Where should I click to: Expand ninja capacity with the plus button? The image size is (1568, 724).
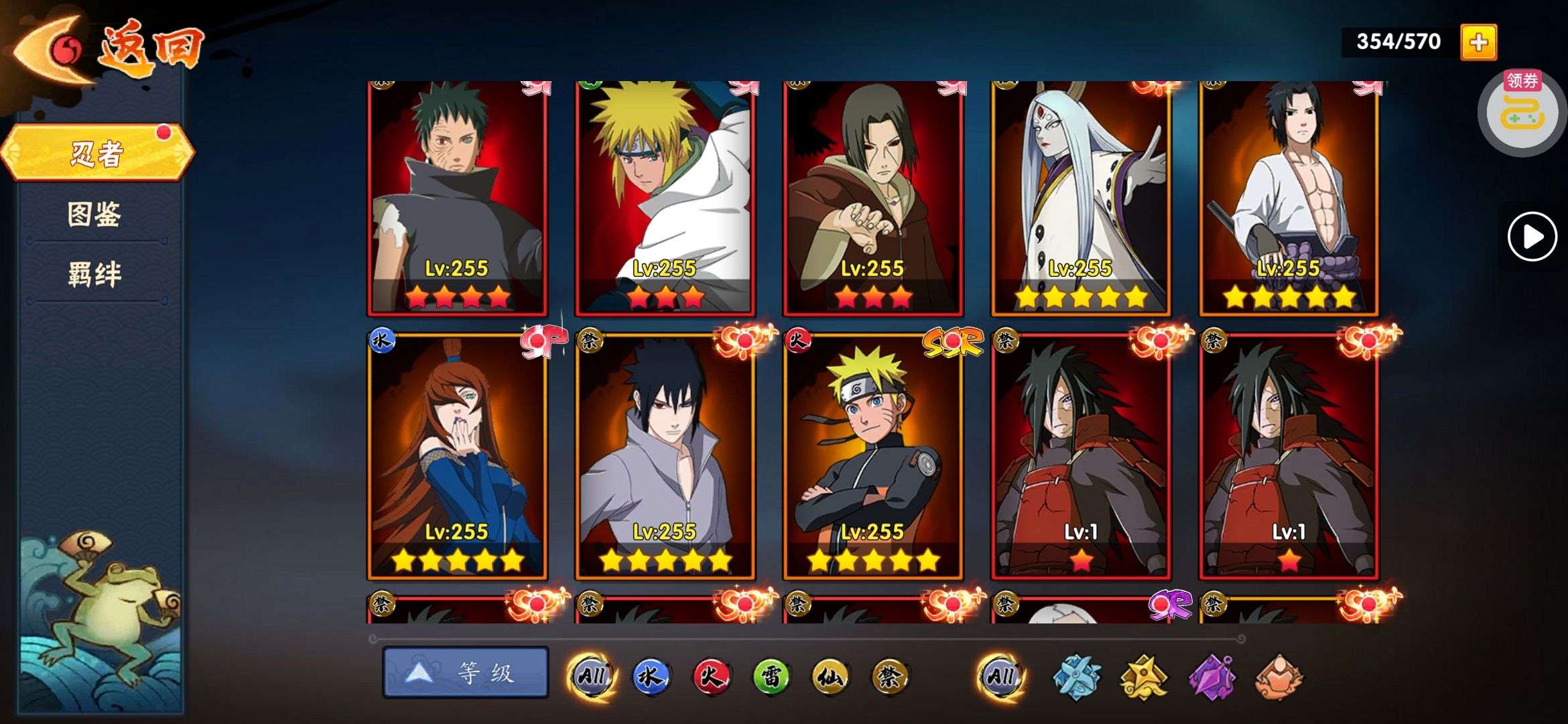click(x=1478, y=42)
